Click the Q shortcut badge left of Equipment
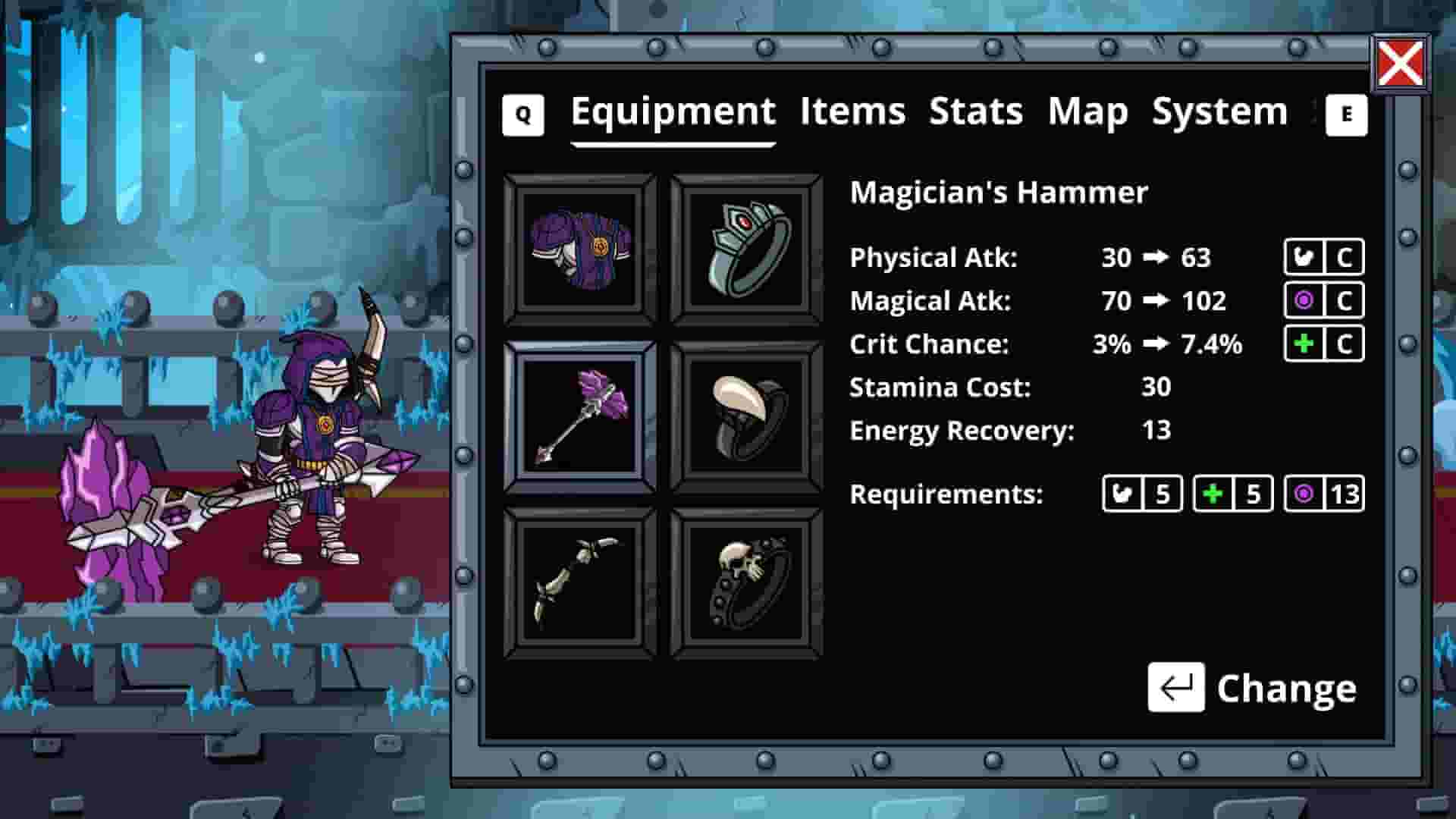This screenshot has height=819, width=1456. click(522, 114)
